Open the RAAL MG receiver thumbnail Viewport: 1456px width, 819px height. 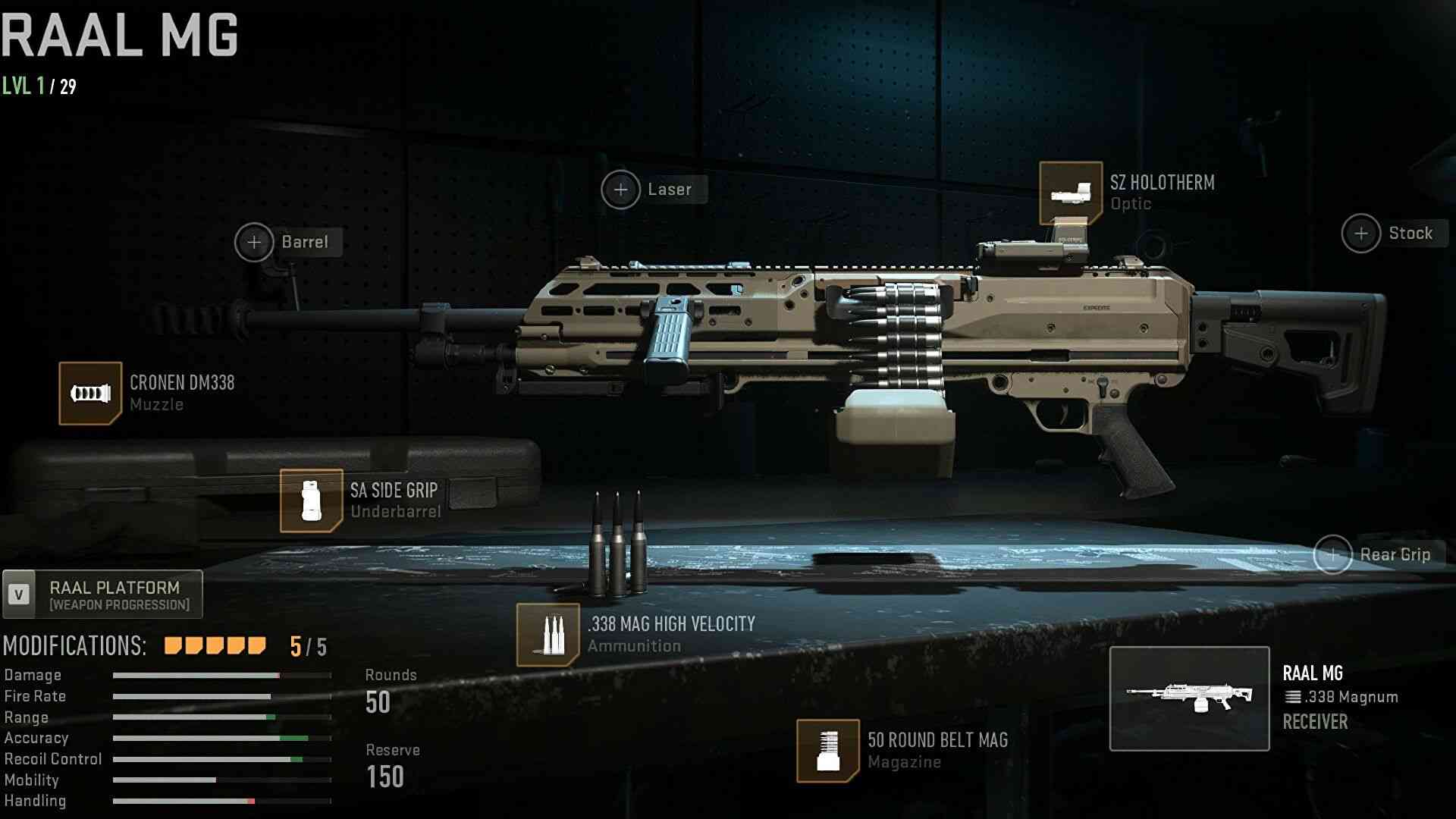click(x=1189, y=698)
